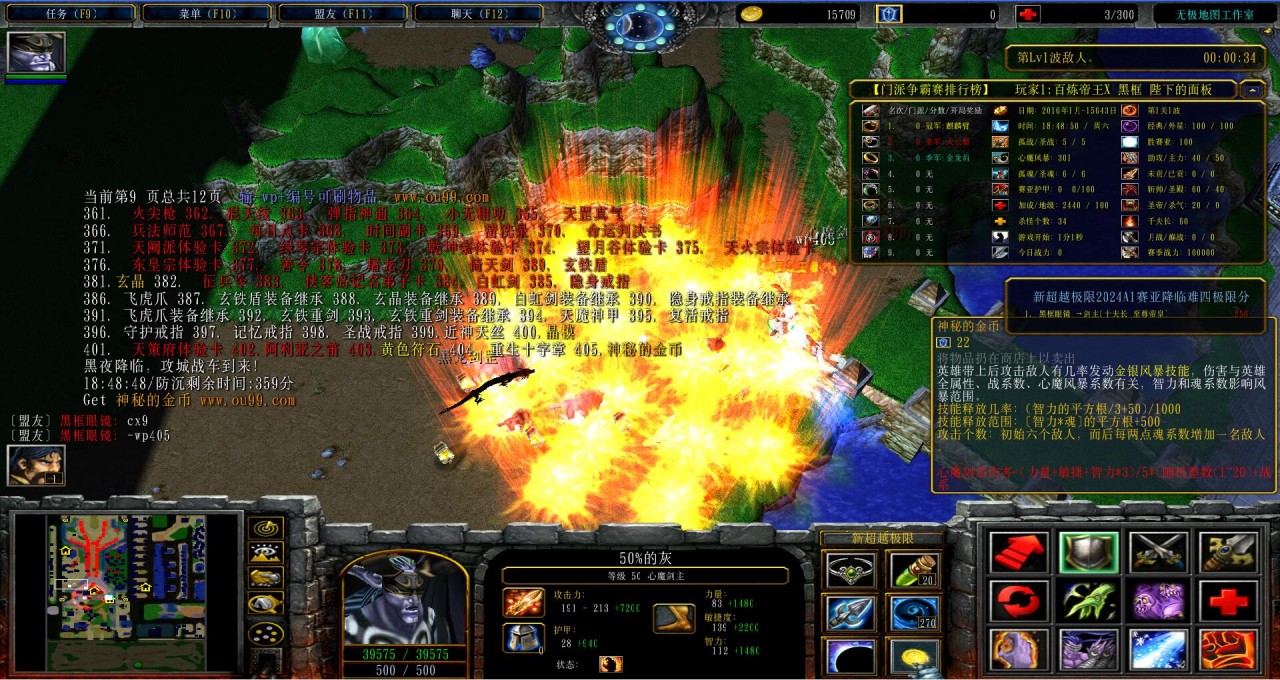Use the green potion with 20 charges
This screenshot has height=680, width=1280.
pos(915,570)
